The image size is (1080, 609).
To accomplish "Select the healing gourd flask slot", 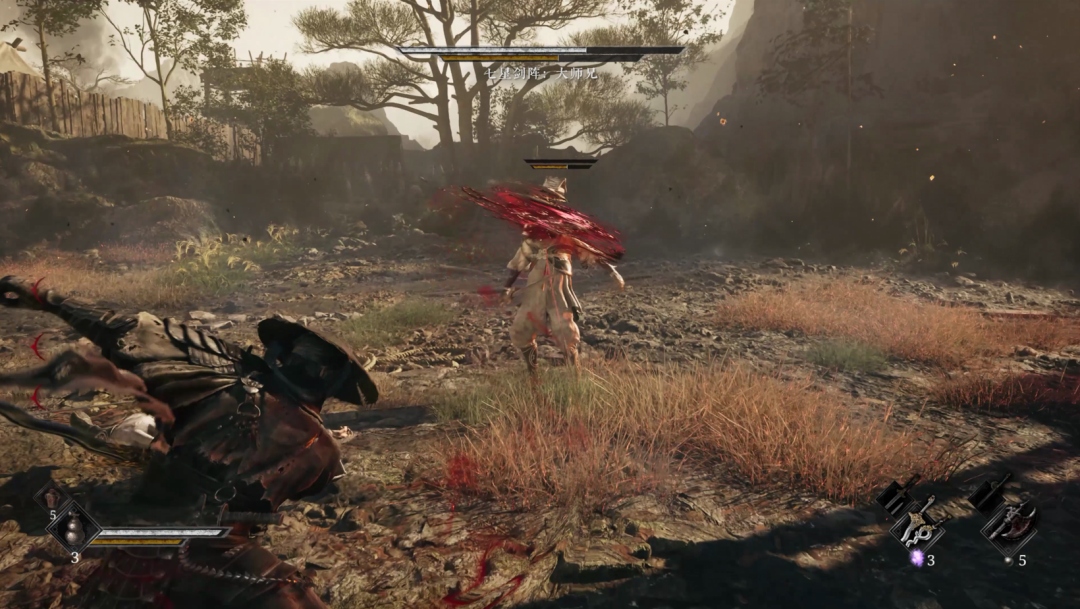I will 73,527.
